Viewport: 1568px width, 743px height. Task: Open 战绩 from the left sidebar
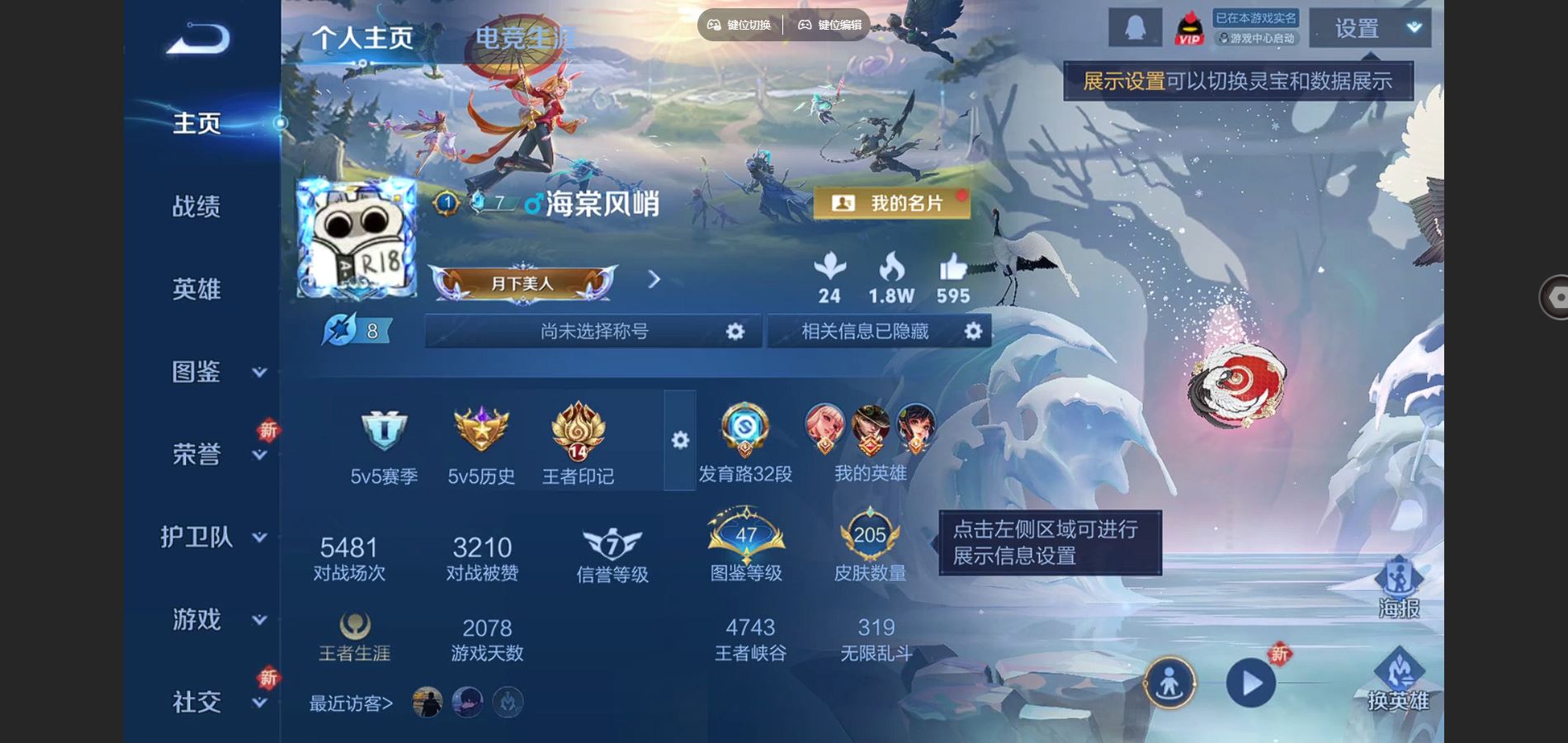[x=196, y=207]
